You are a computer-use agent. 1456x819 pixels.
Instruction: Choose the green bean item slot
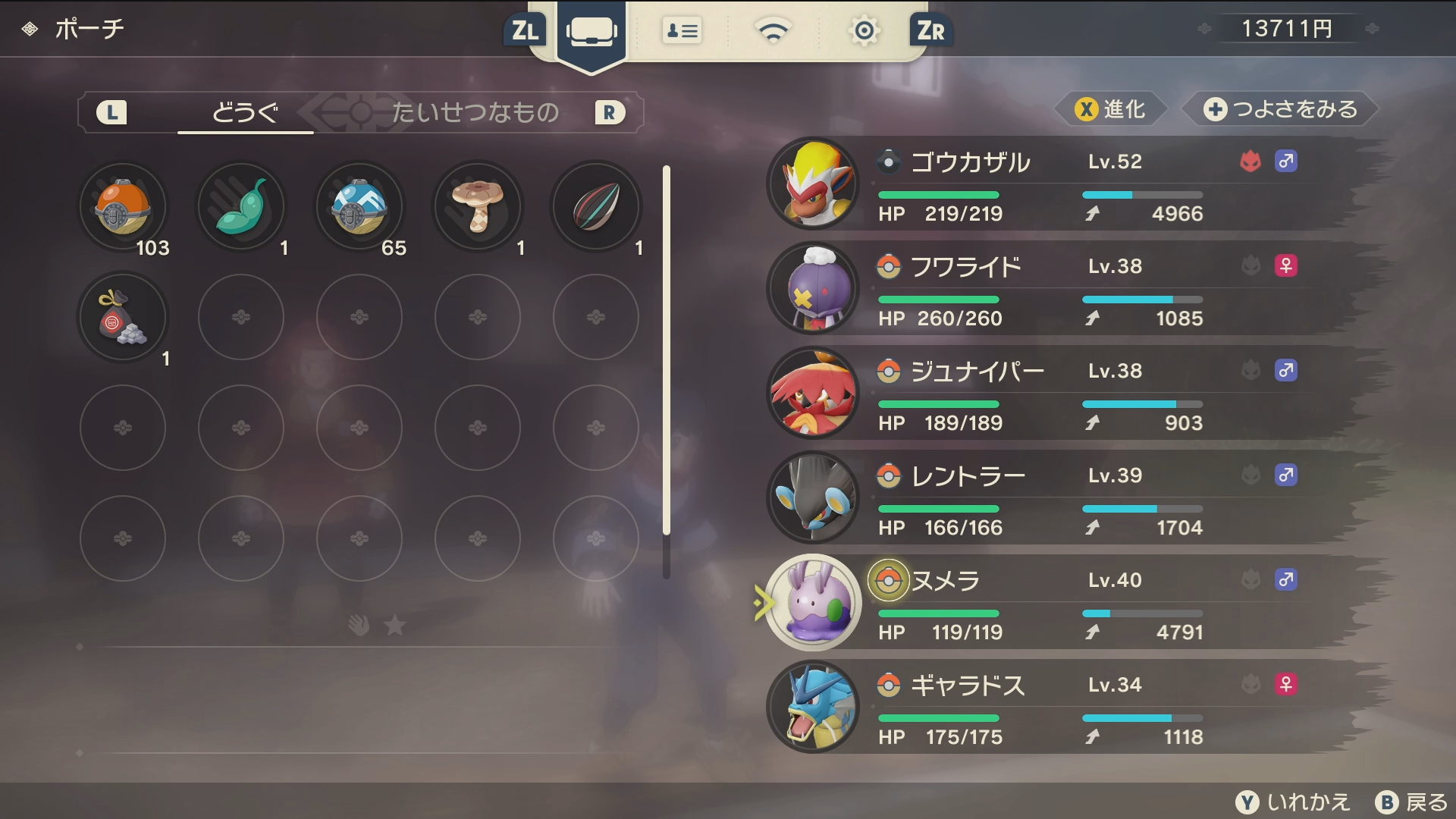point(241,207)
